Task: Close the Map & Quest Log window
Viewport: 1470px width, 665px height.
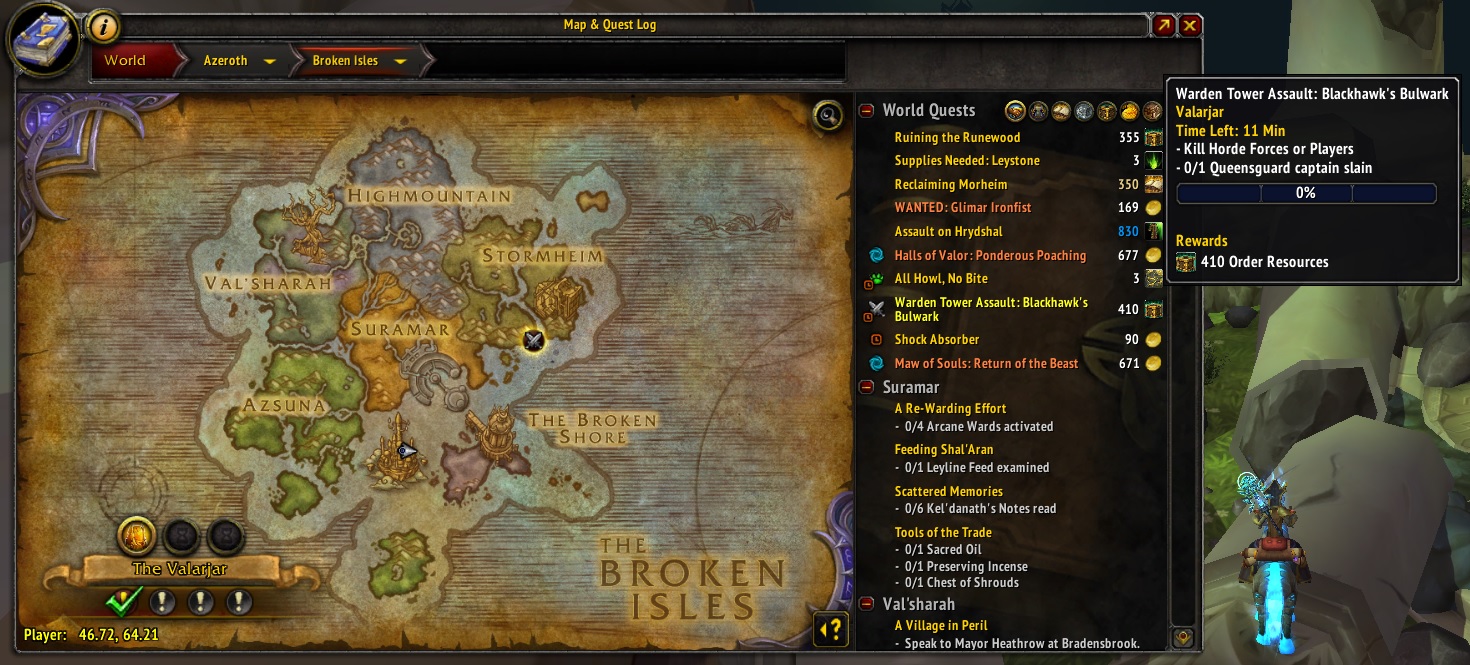Action: point(1190,26)
